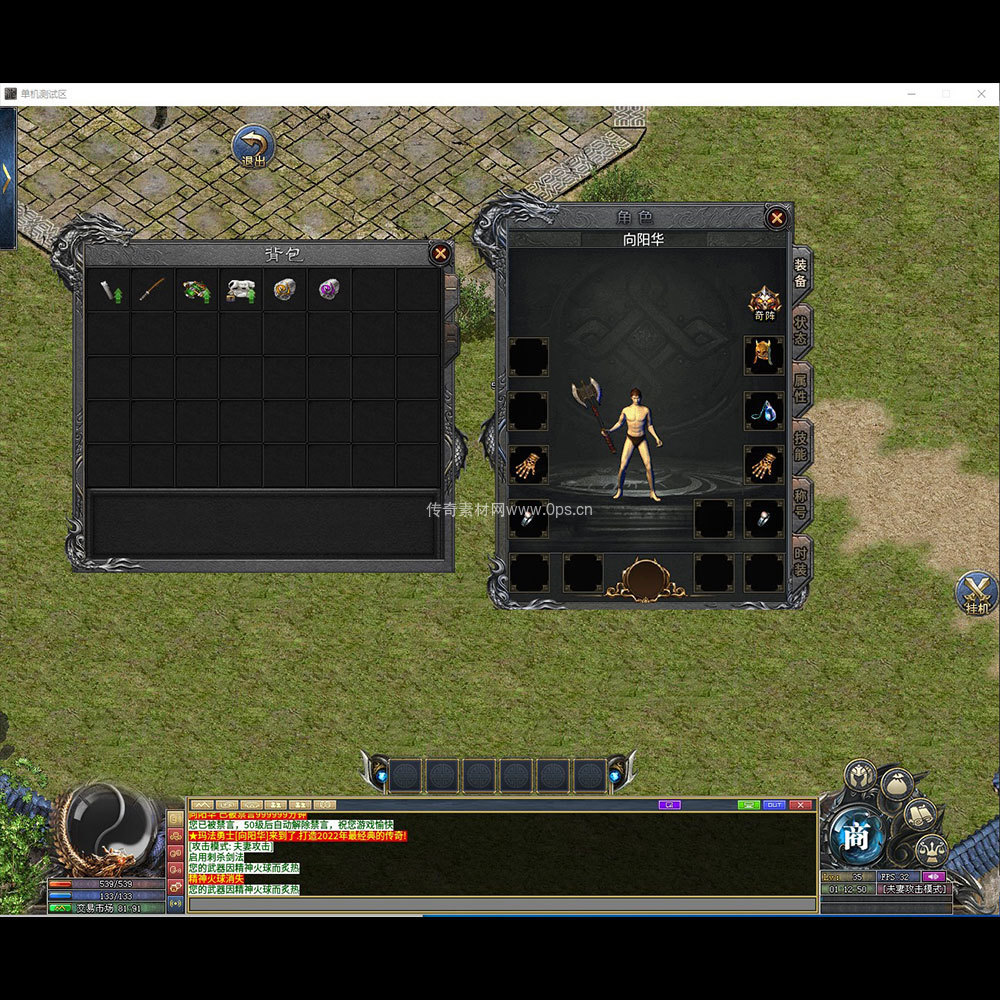Select the 装备 equipment tab
The width and height of the screenshot is (1000, 1000).
tap(801, 272)
